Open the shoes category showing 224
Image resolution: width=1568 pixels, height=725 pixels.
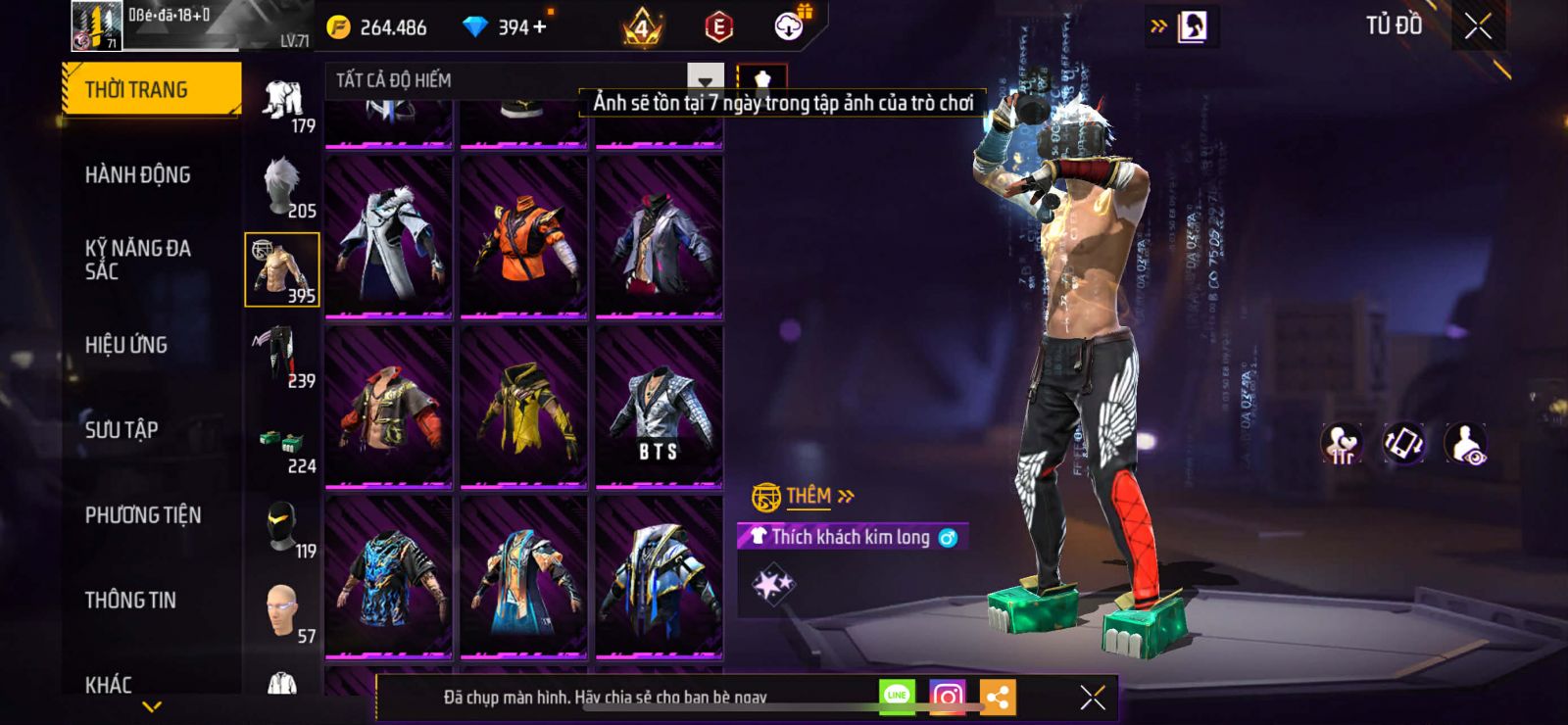282,449
